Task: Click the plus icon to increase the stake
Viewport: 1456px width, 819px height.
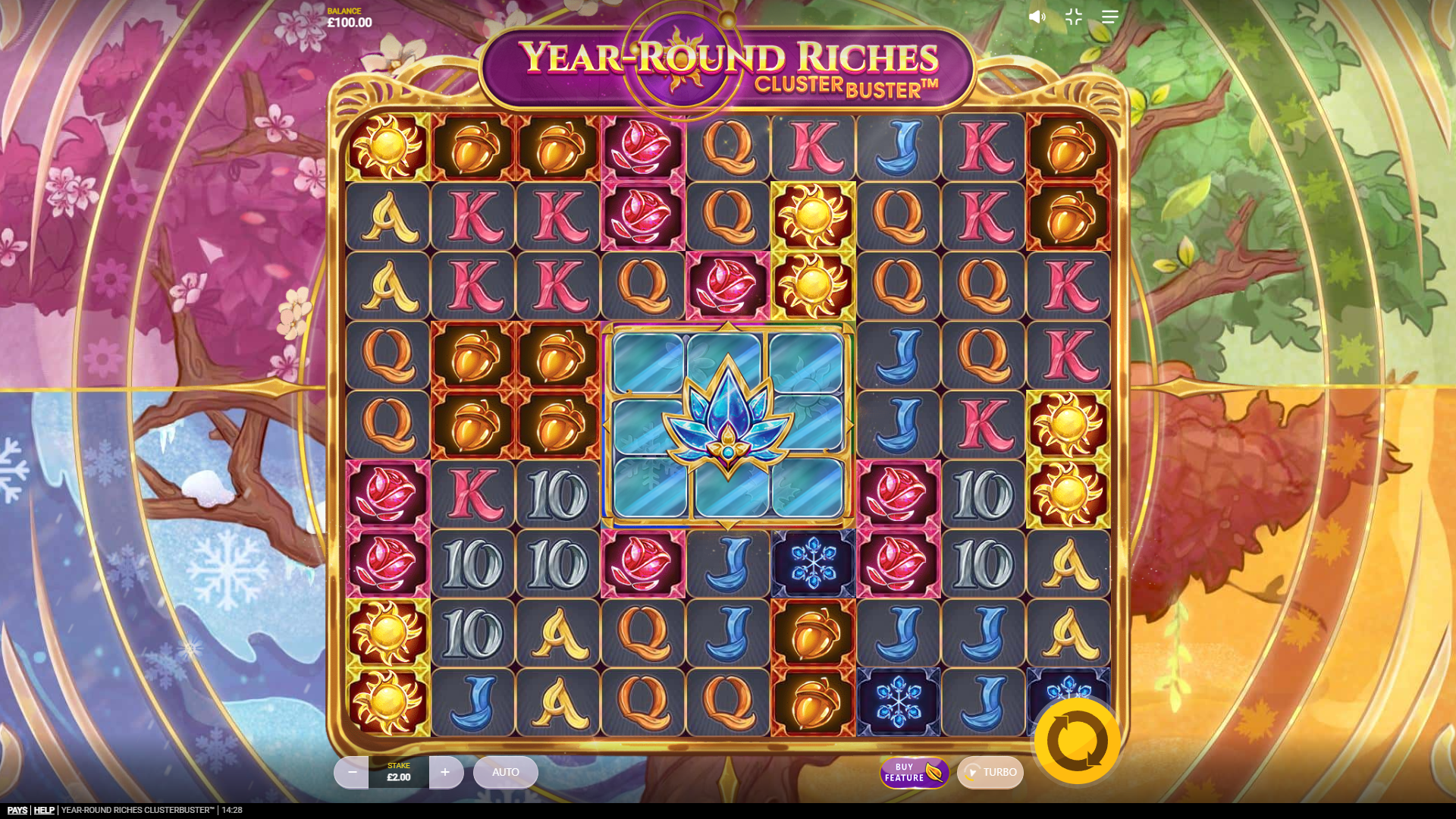Action: tap(446, 772)
